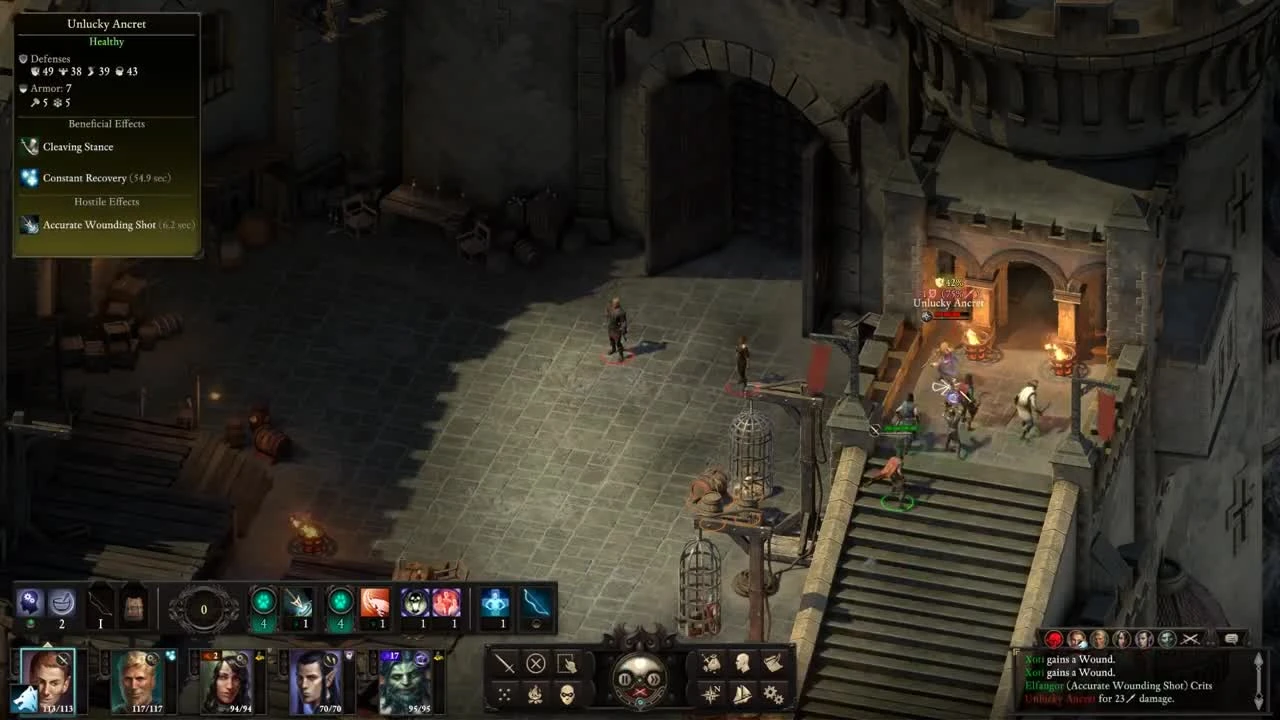This screenshot has width=1280, height=720.
Task: Open ship management with the ship icon
Action: (x=743, y=694)
